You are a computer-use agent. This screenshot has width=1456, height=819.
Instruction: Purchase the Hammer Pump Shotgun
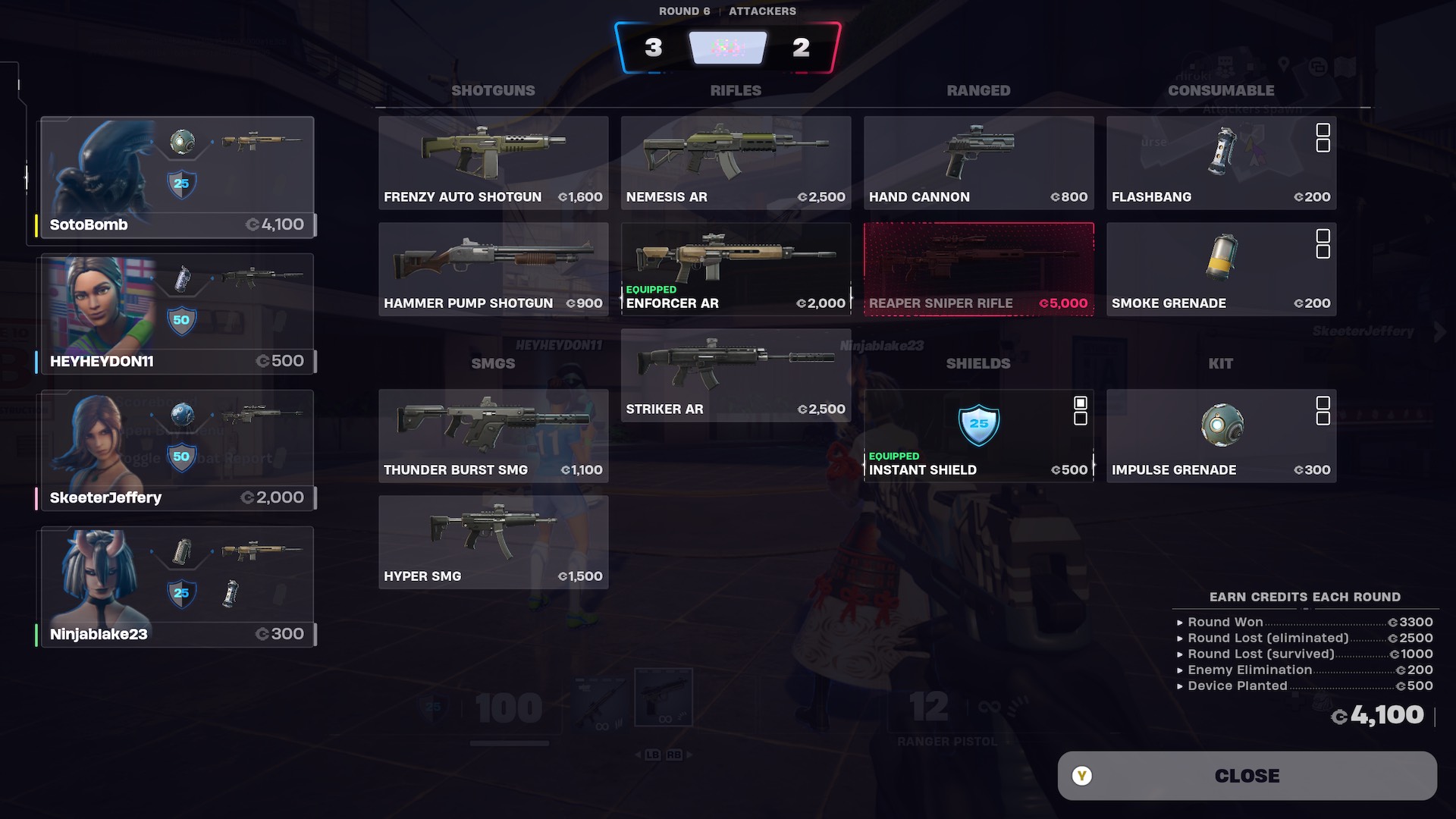click(x=493, y=268)
